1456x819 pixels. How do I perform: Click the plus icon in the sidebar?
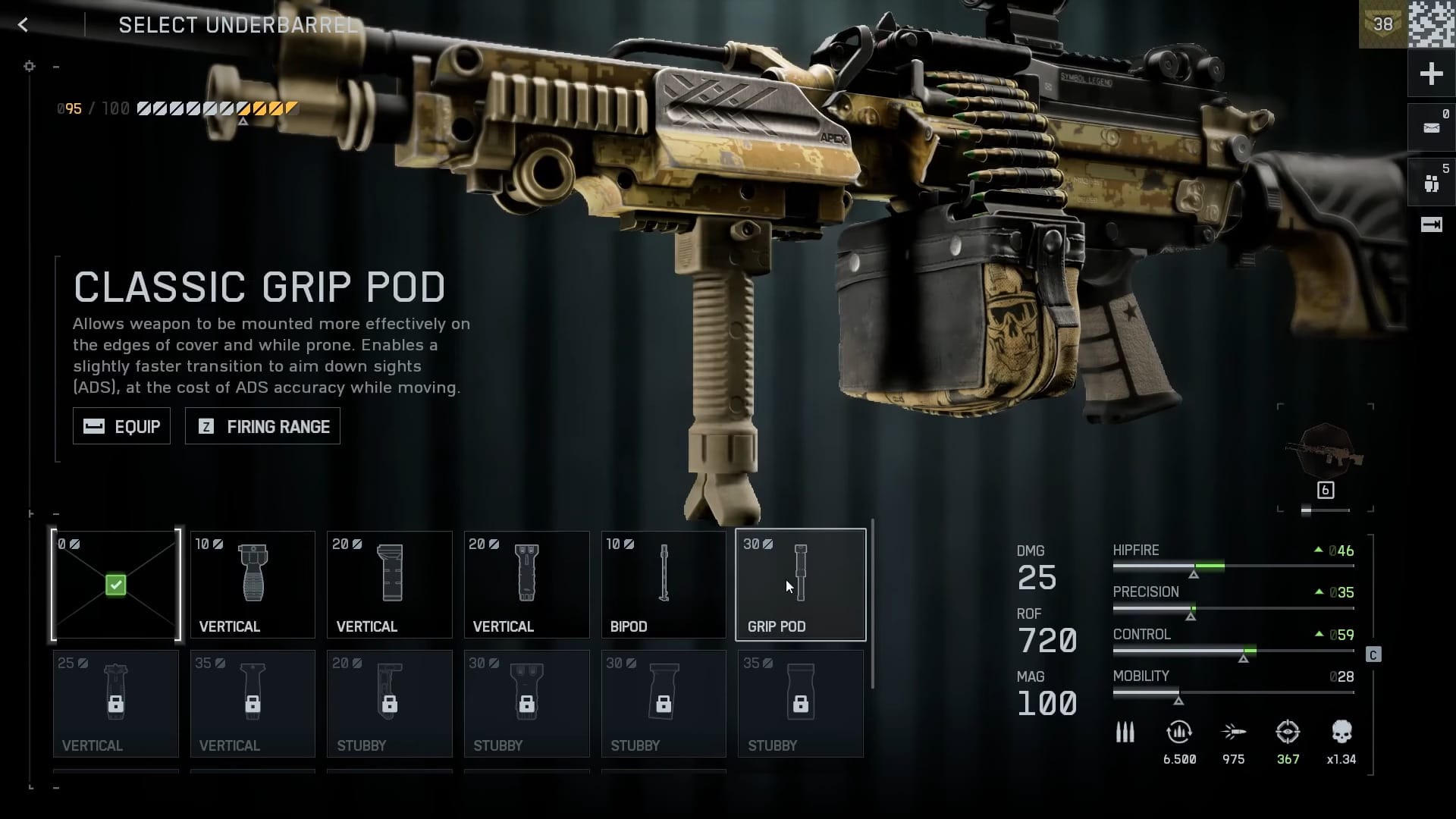(x=1431, y=74)
